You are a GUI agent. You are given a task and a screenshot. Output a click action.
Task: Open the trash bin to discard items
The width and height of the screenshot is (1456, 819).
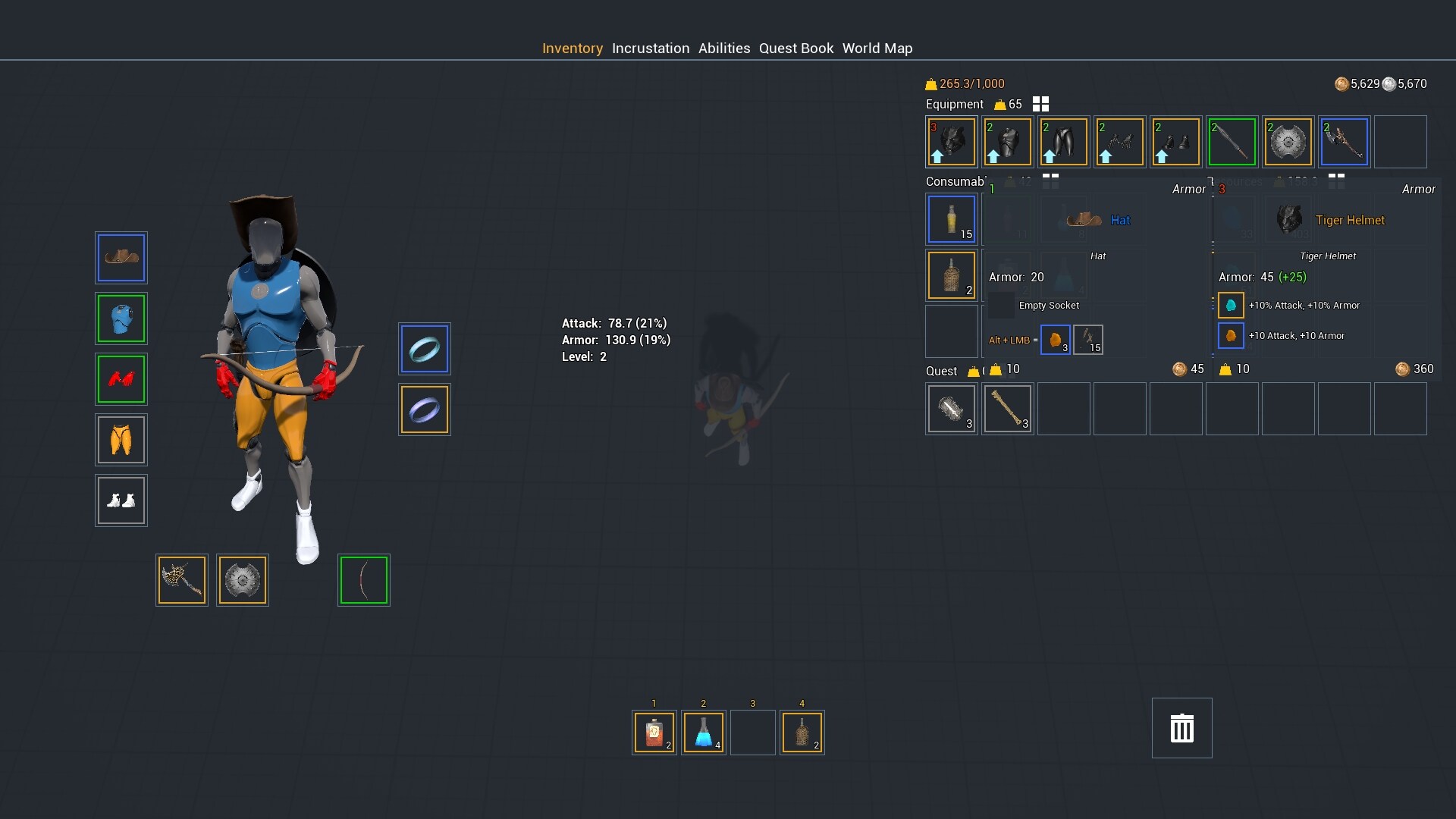coord(1182,728)
